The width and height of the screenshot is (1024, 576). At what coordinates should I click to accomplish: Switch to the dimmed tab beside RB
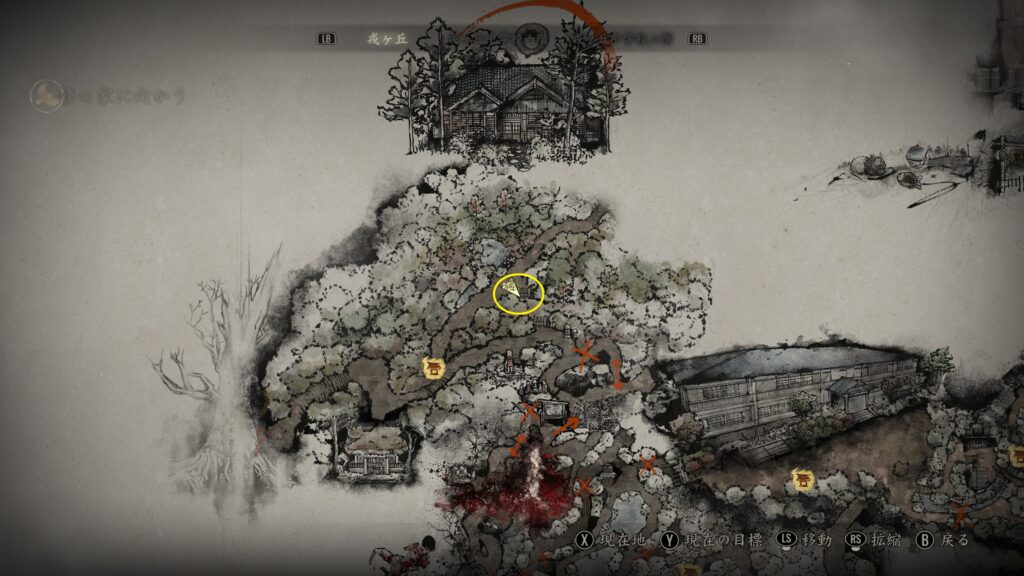642,39
